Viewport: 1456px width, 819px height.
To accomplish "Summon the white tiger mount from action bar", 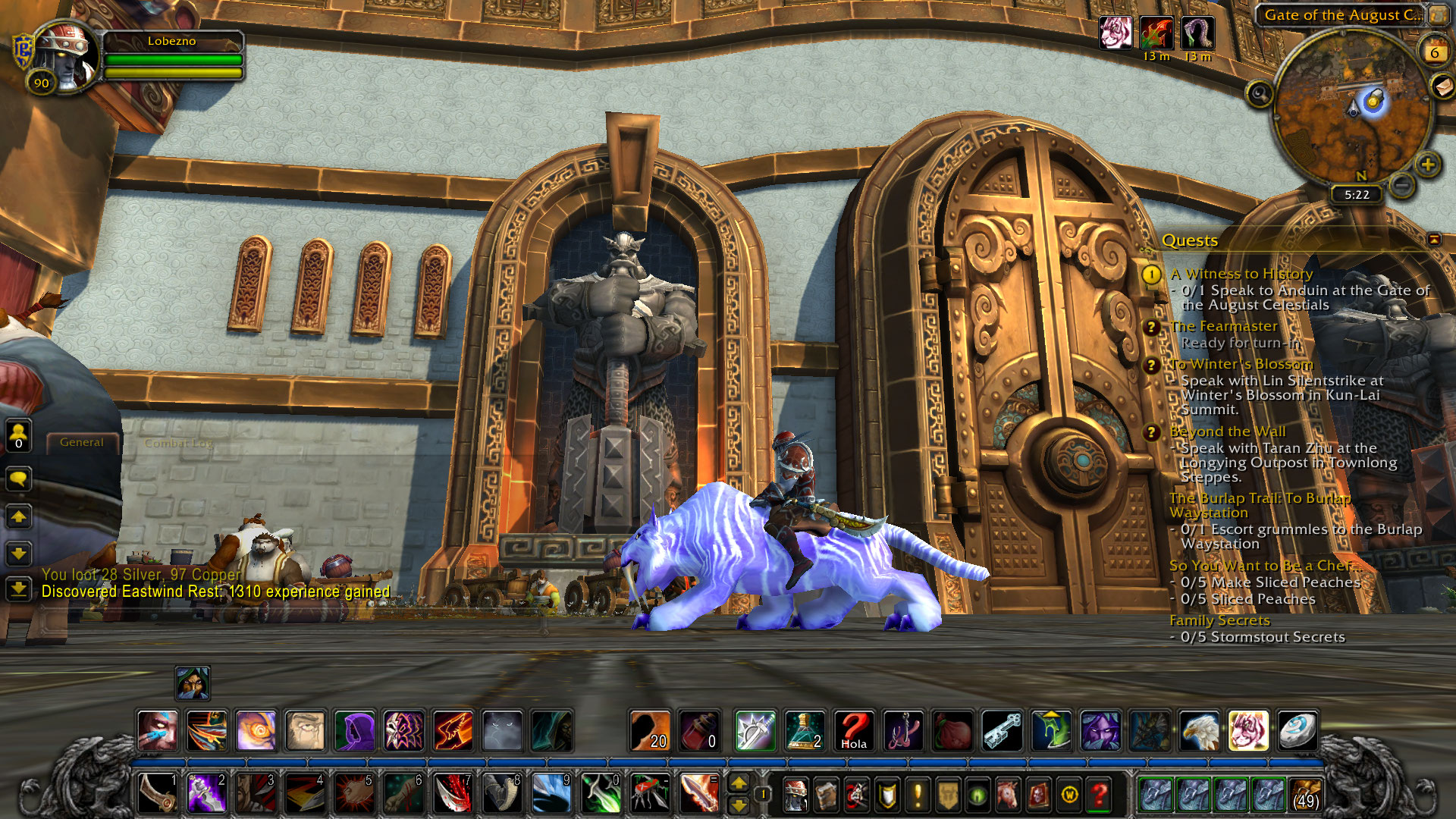I will coord(1248,731).
